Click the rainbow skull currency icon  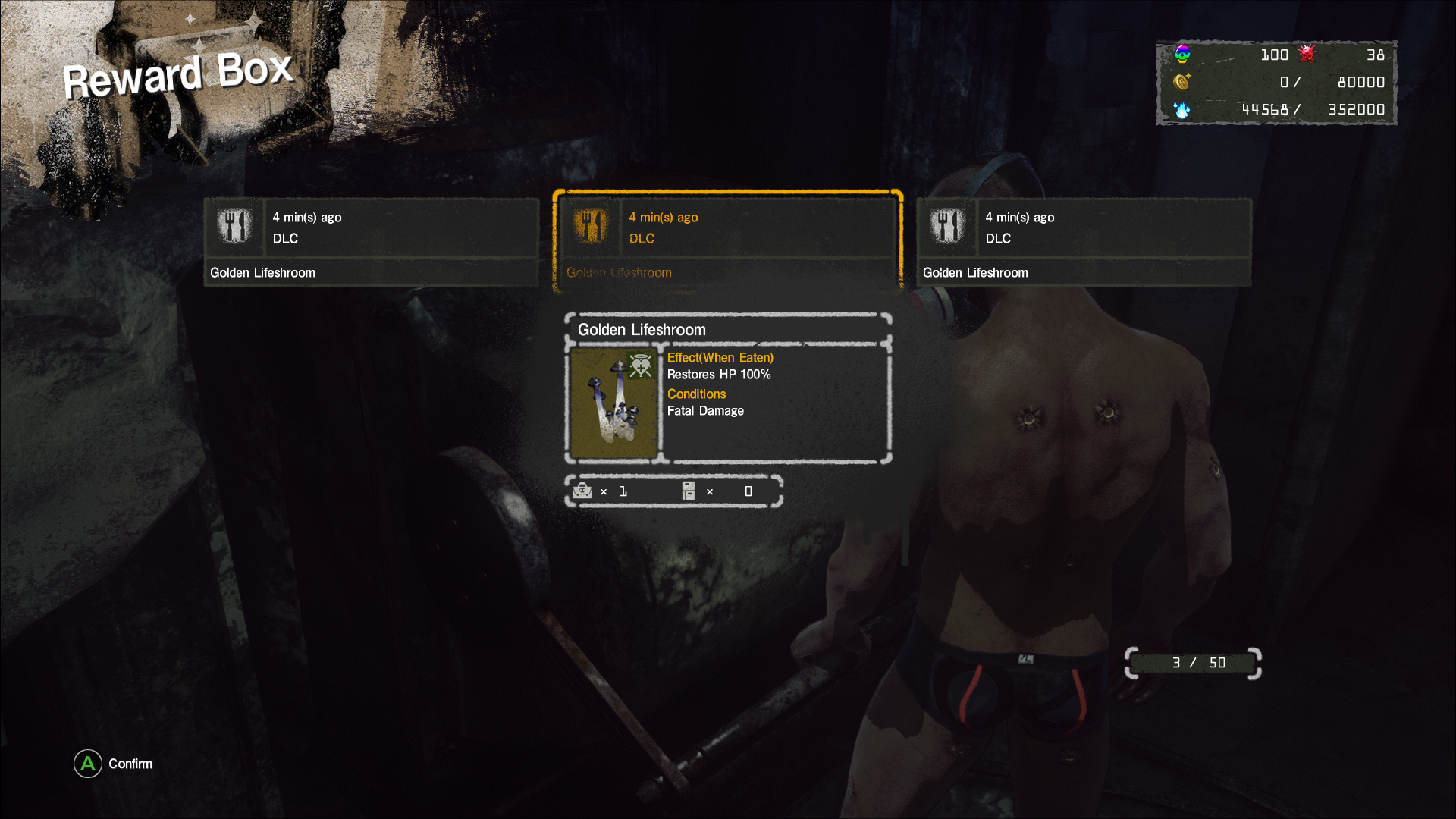pos(1181,54)
